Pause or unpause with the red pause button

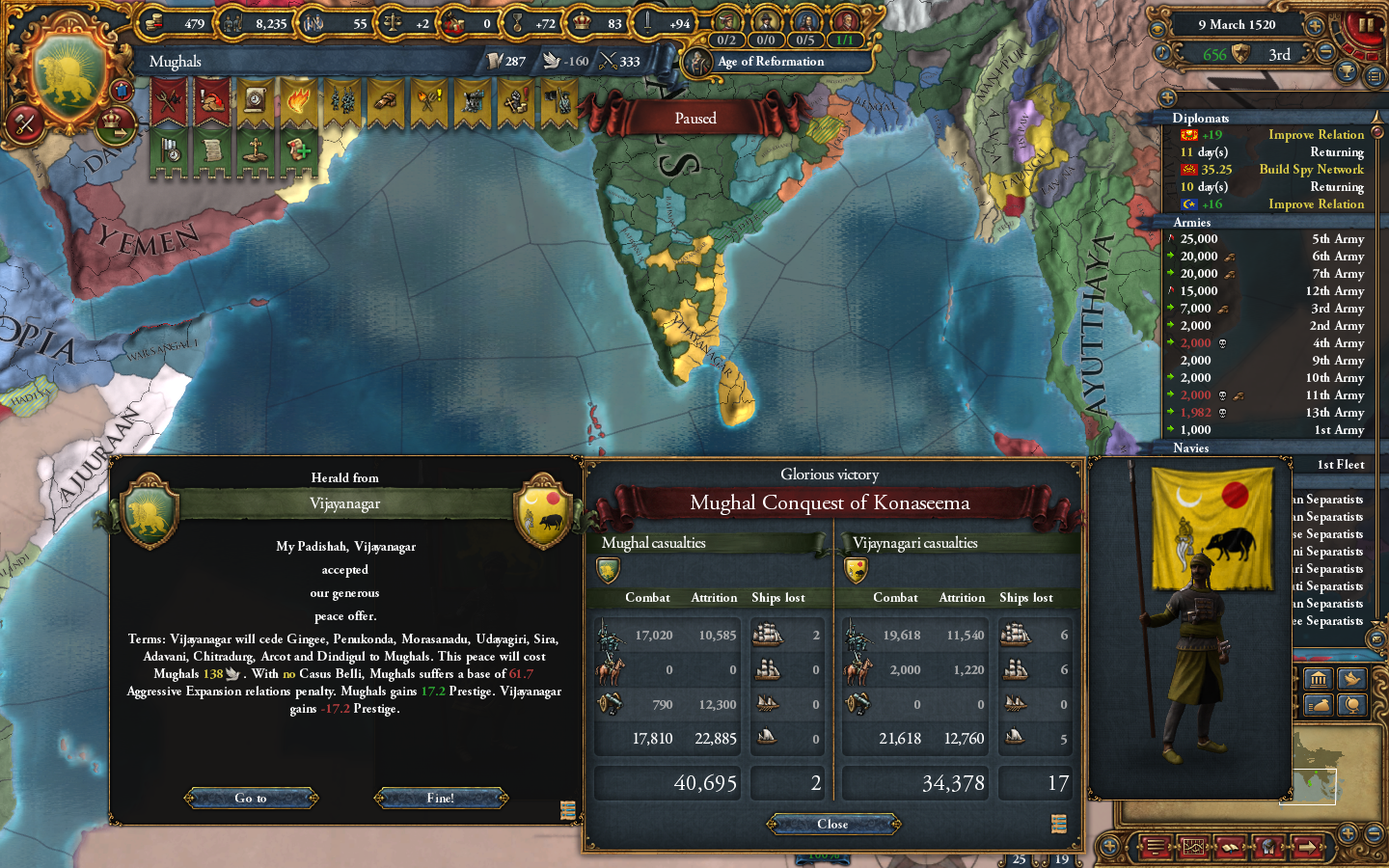1364,27
